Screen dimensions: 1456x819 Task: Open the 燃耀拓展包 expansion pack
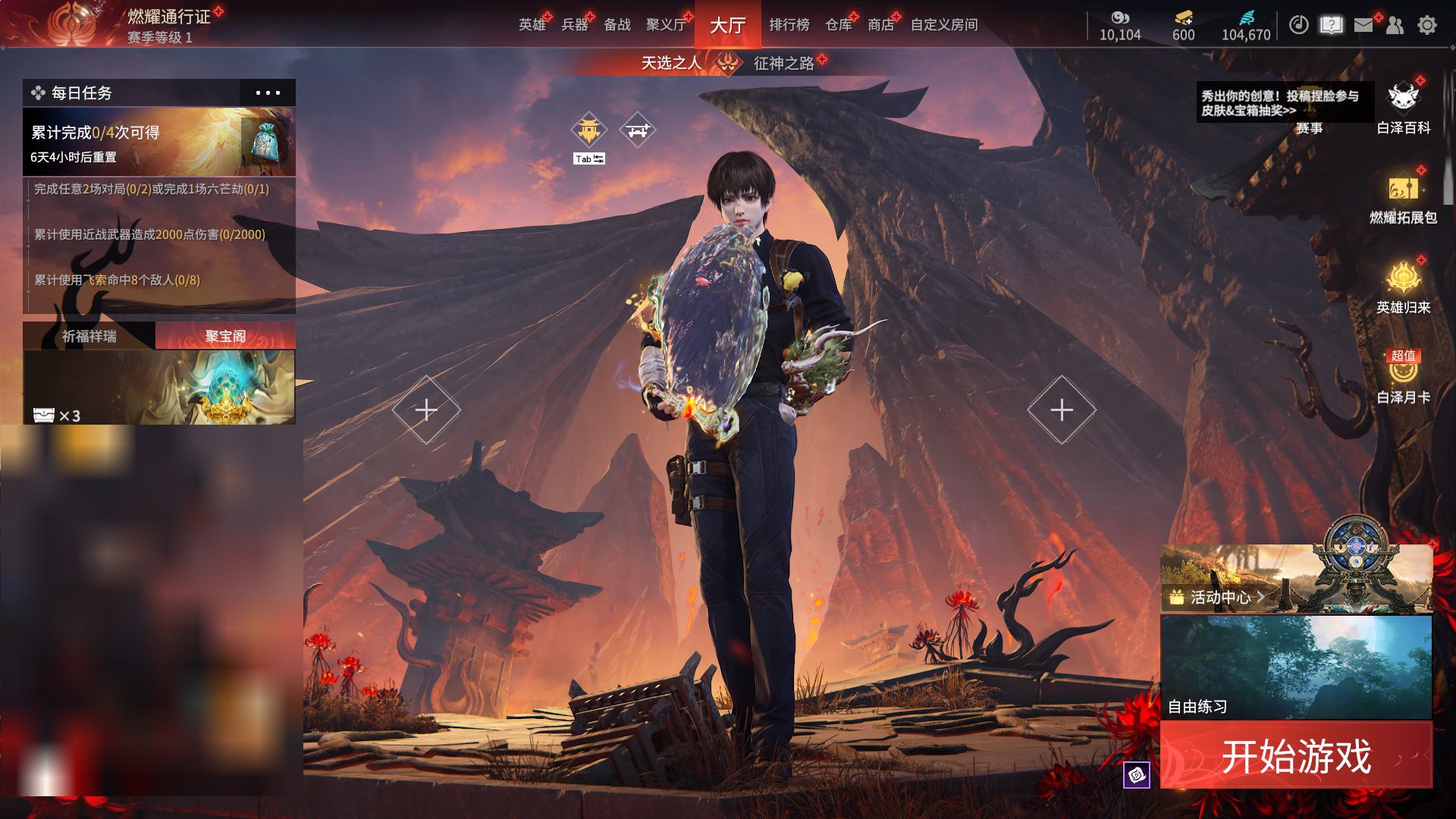click(x=1403, y=199)
